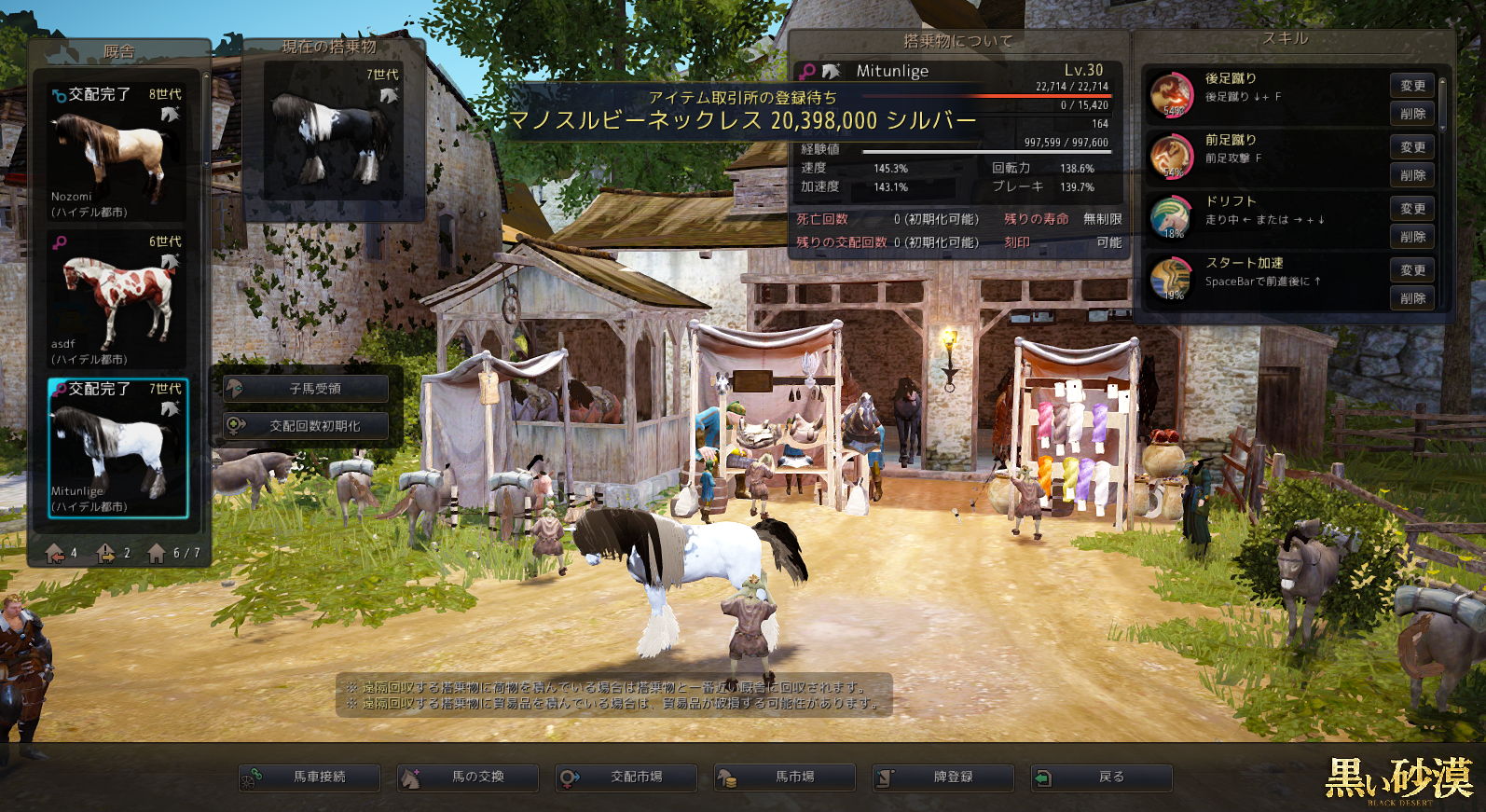Screen dimensions: 1486x812
Task: Delete the 後足蹴り skill
Action: pos(1412,114)
